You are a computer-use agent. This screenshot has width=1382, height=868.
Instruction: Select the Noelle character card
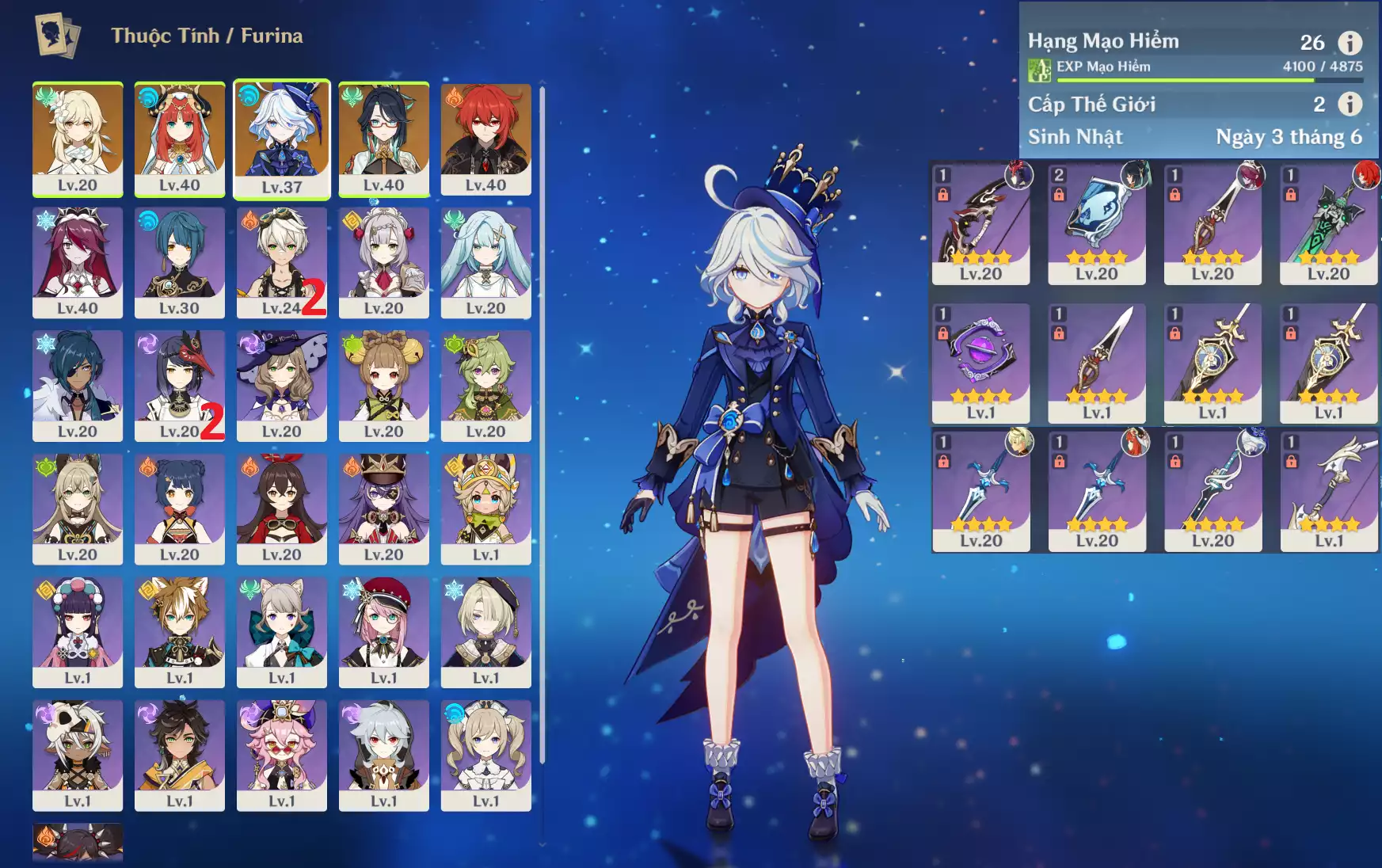click(x=383, y=262)
